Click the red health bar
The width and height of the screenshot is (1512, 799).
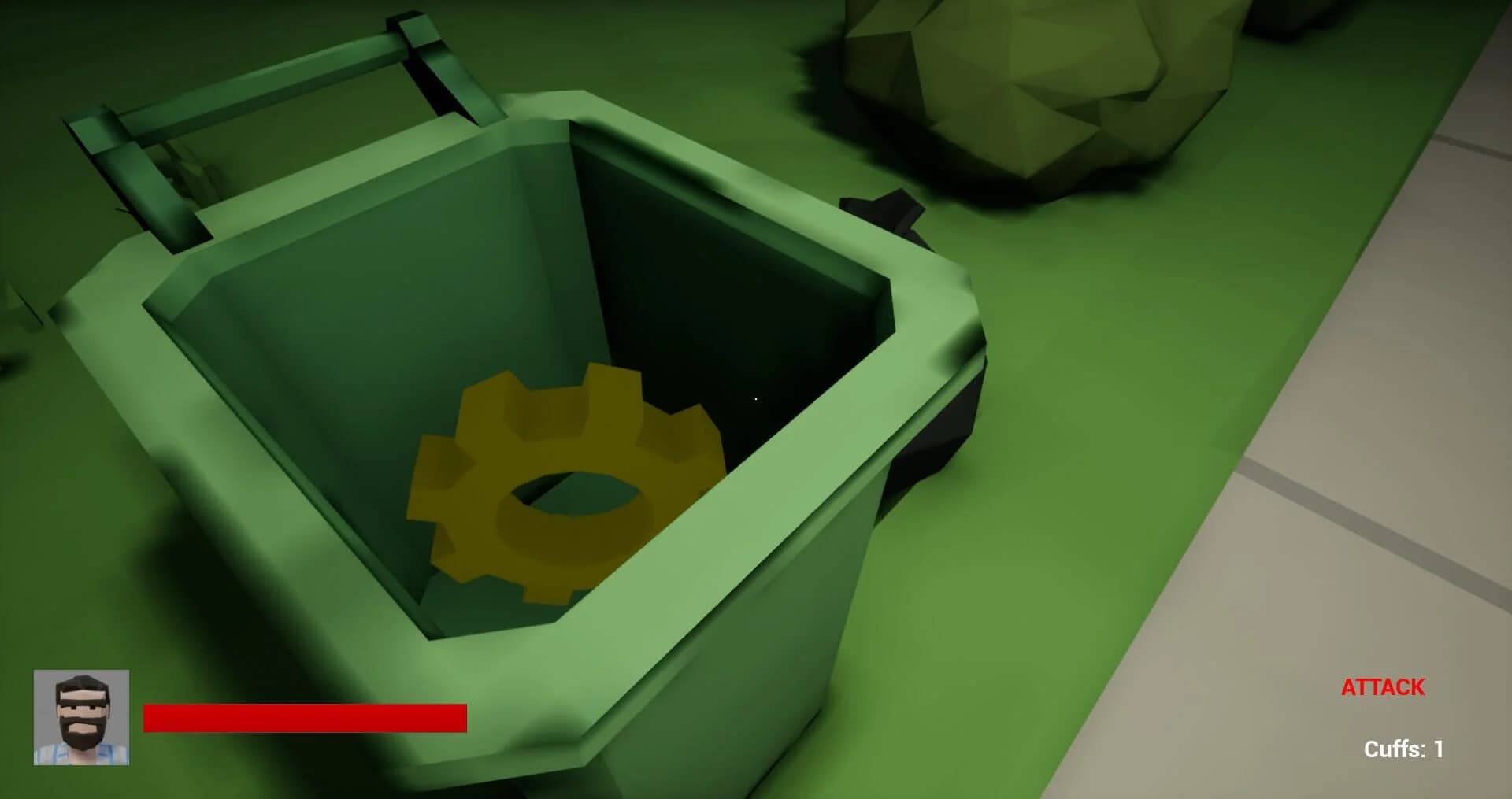307,716
